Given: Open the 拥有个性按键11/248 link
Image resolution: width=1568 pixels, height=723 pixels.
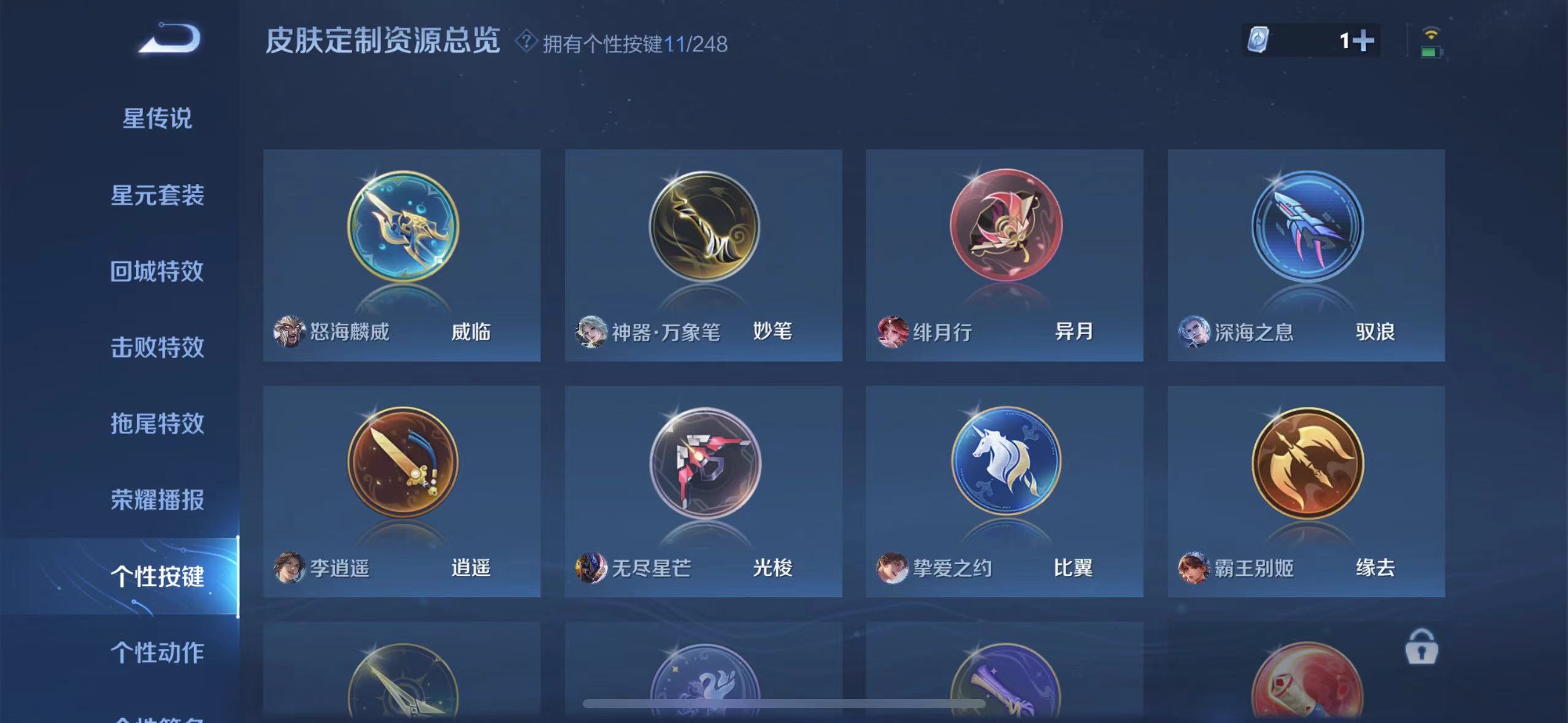Looking at the screenshot, I should pyautogui.click(x=635, y=43).
